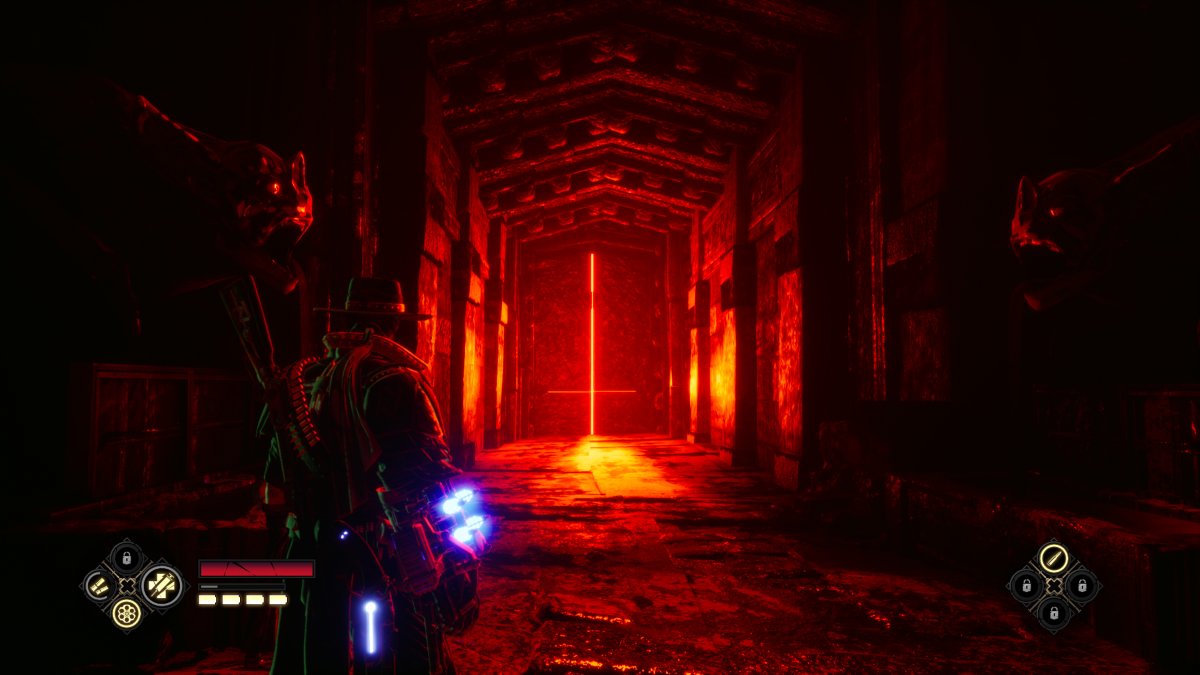The height and width of the screenshot is (675, 1200).
Task: Select the healing syringe cross icon
Action: tap(161, 585)
